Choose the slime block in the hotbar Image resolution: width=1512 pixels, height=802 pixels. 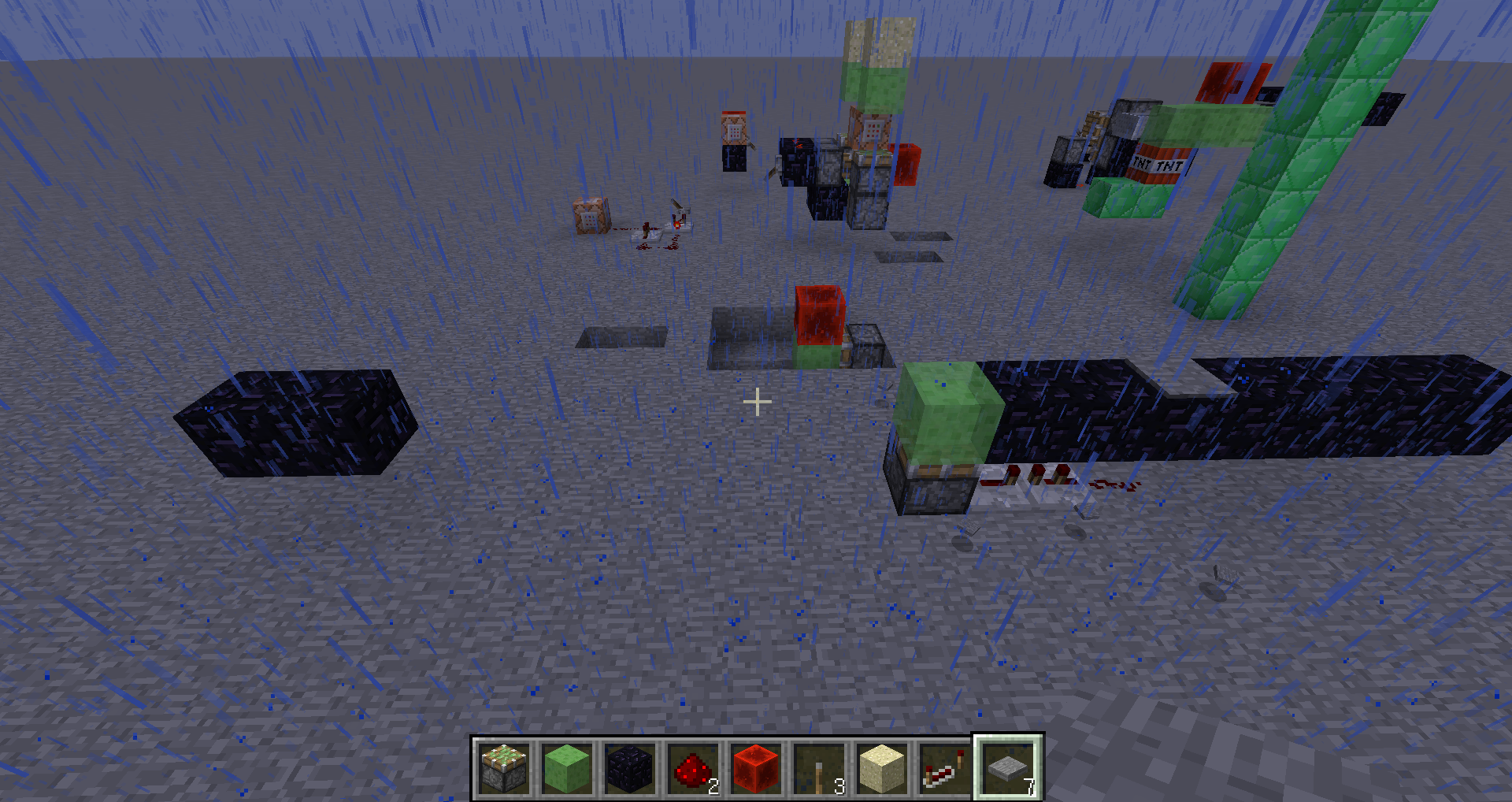click(x=567, y=768)
